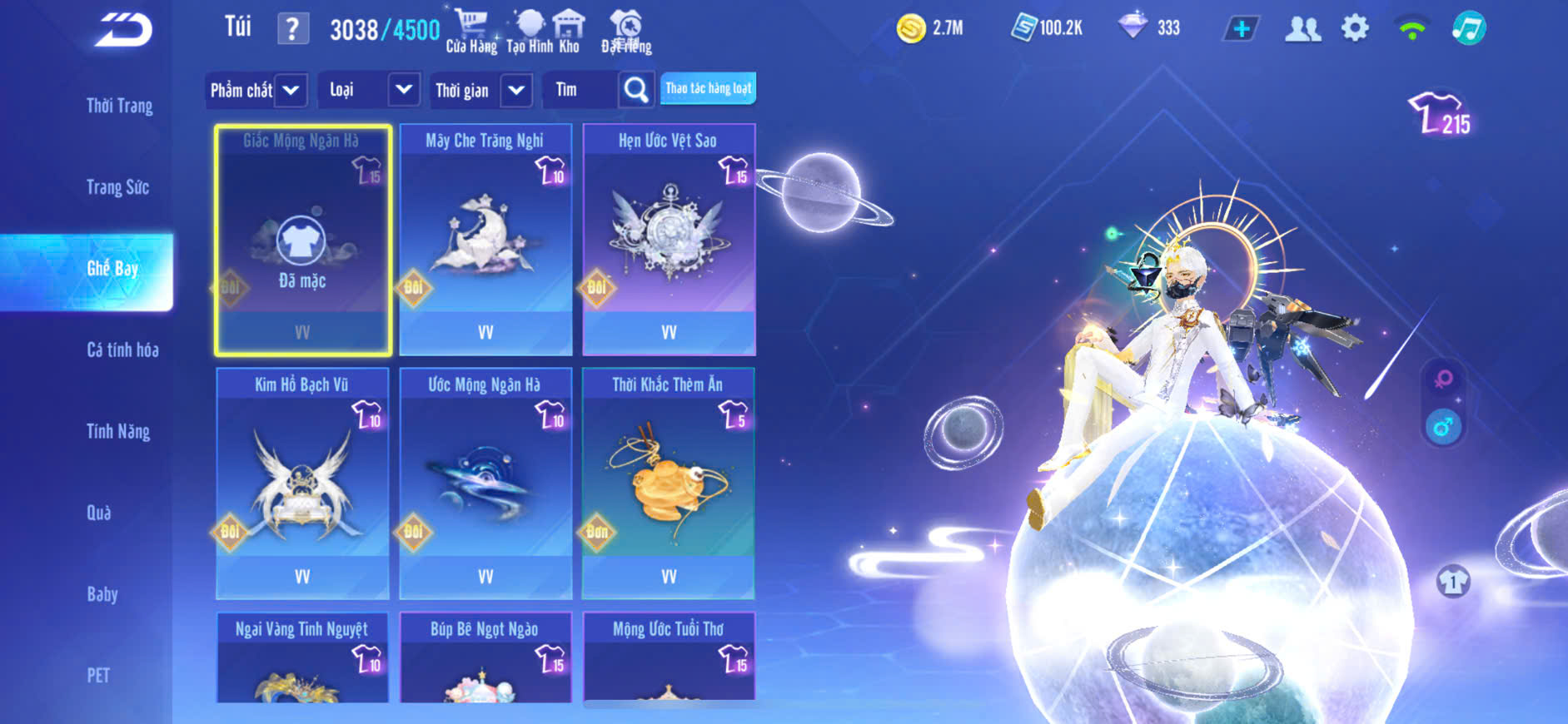Pick the Thời Khắc Thèm Ăn item
This screenshot has height=724, width=1568.
point(669,483)
